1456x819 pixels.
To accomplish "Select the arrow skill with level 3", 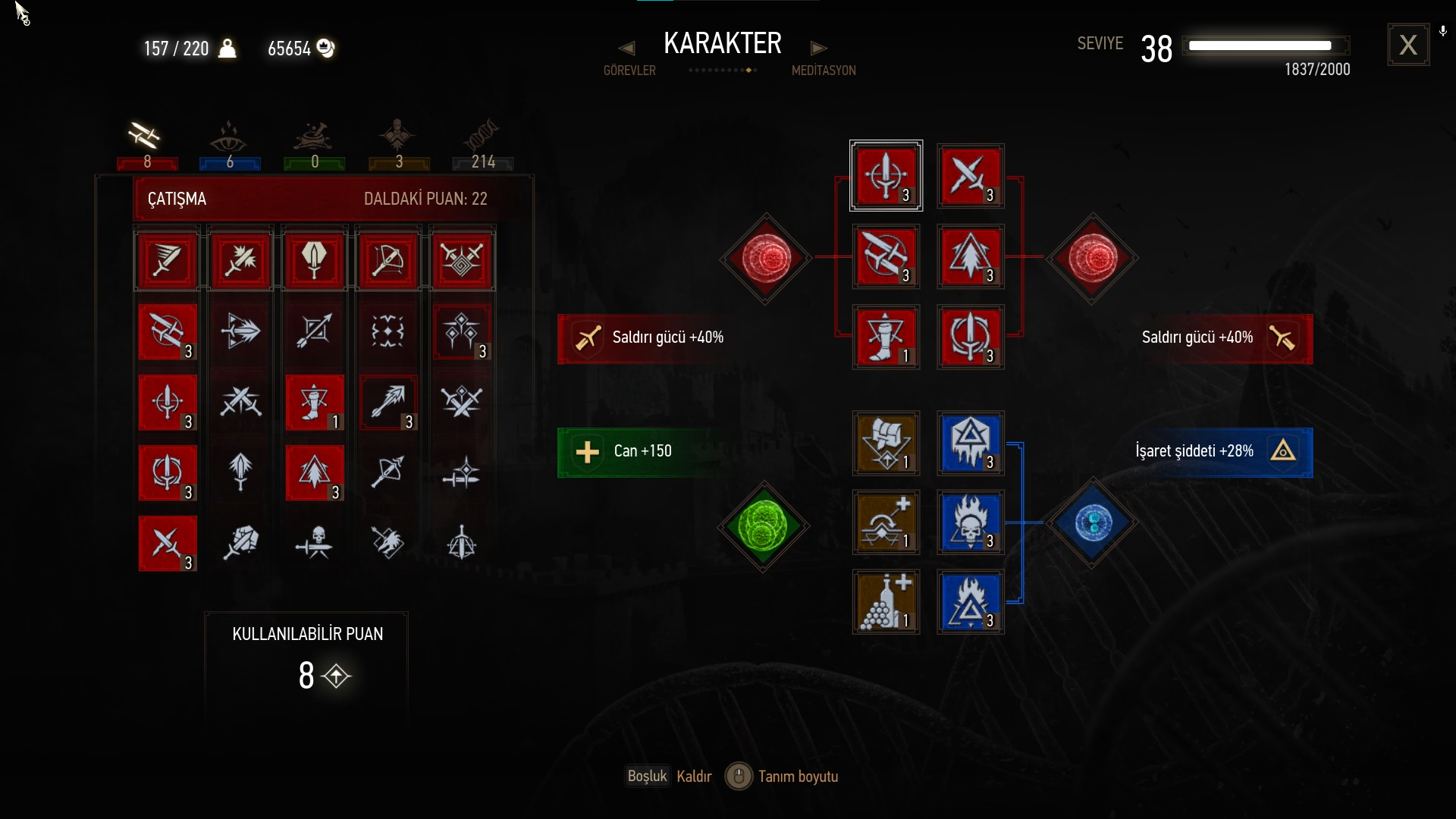I will pos(388,402).
